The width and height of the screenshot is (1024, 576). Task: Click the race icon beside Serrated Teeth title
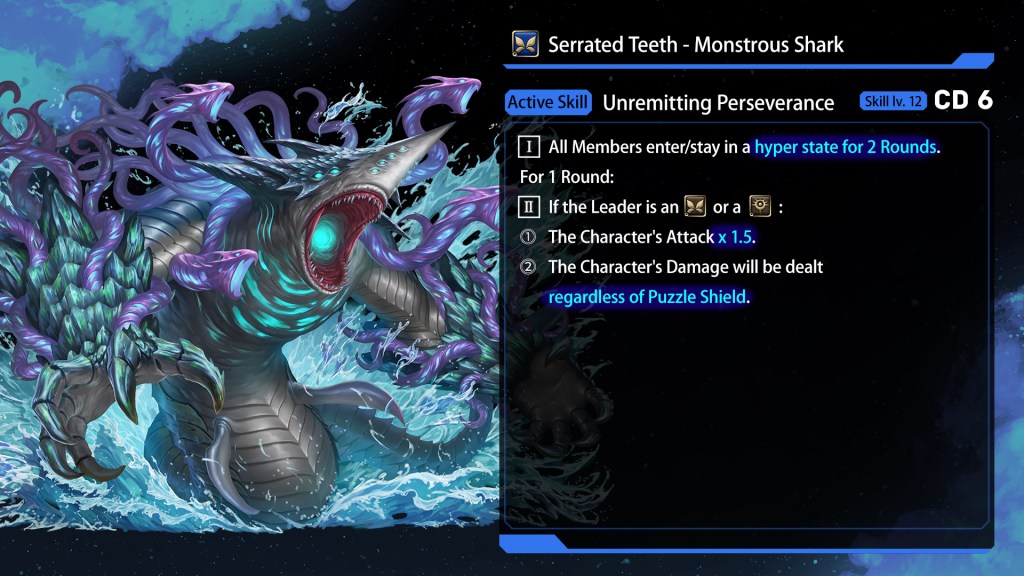[x=525, y=44]
